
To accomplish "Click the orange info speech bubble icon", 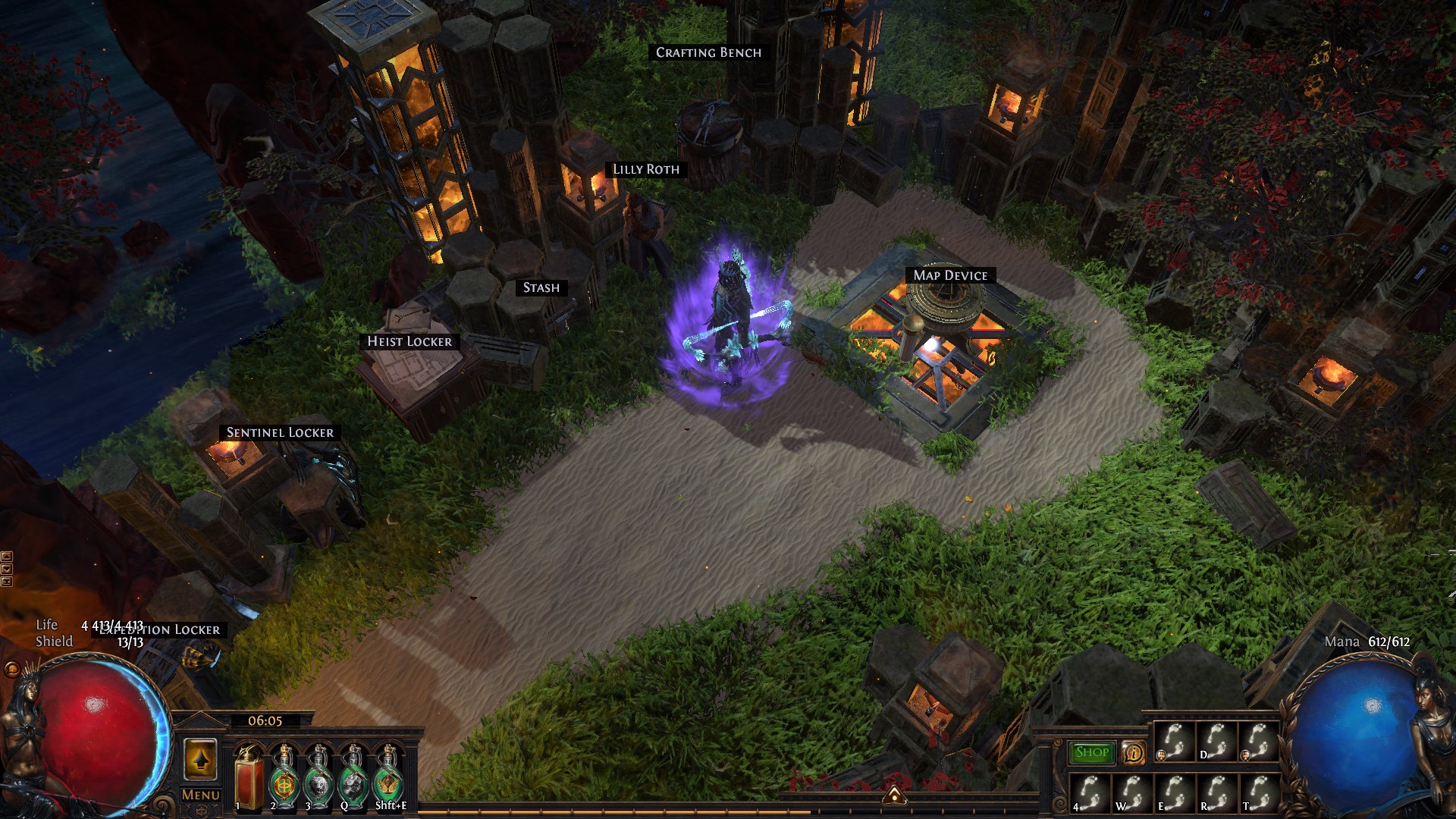I will 1133,752.
